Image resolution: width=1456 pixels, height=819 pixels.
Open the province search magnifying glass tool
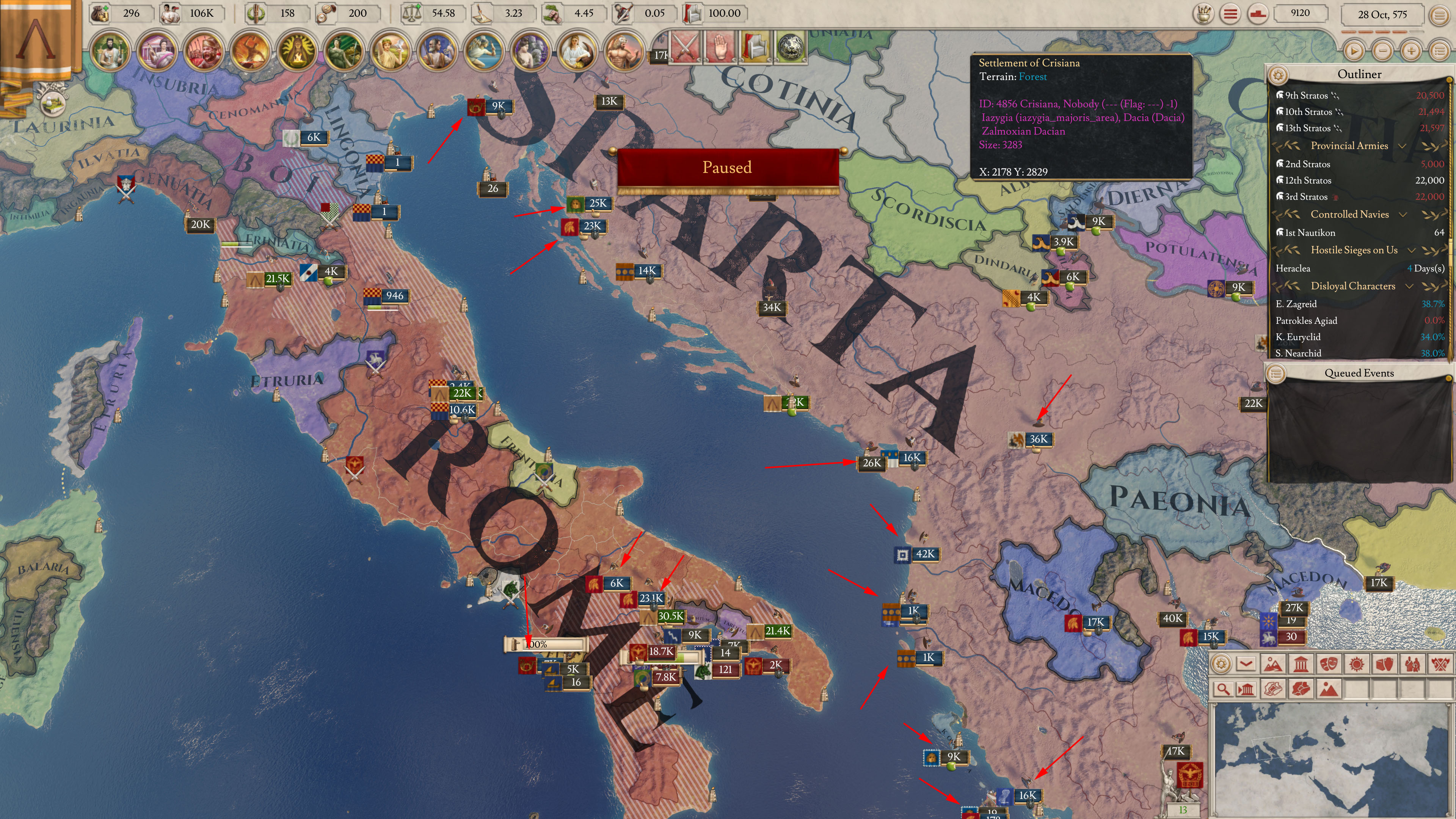[1224, 690]
